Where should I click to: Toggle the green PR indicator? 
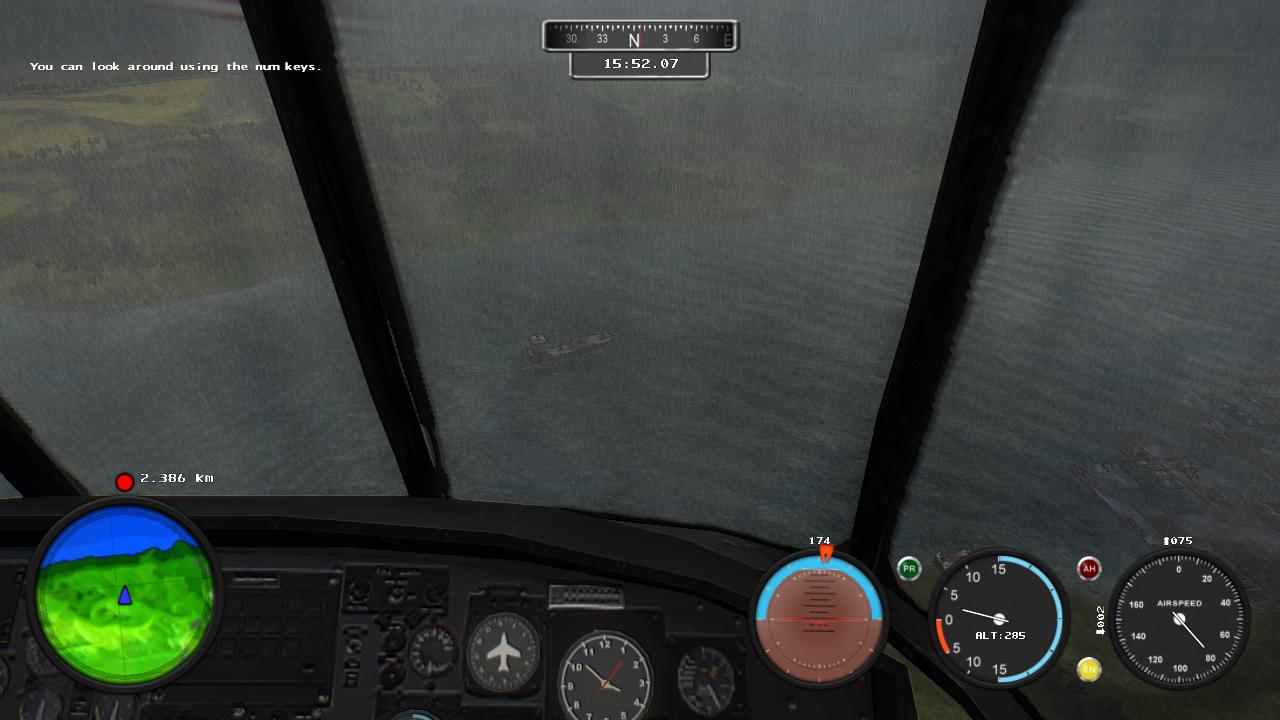pyautogui.click(x=909, y=569)
